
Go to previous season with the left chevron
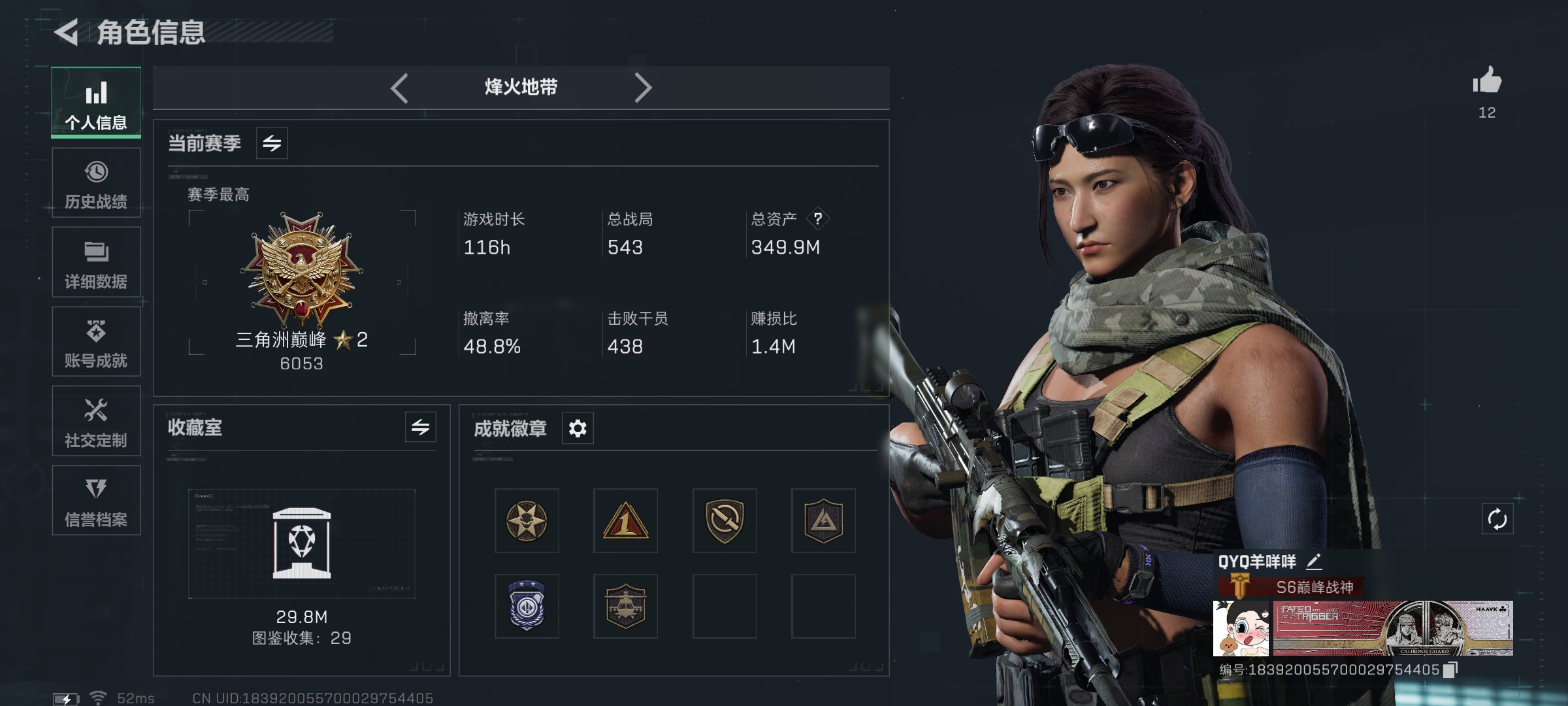click(x=400, y=87)
